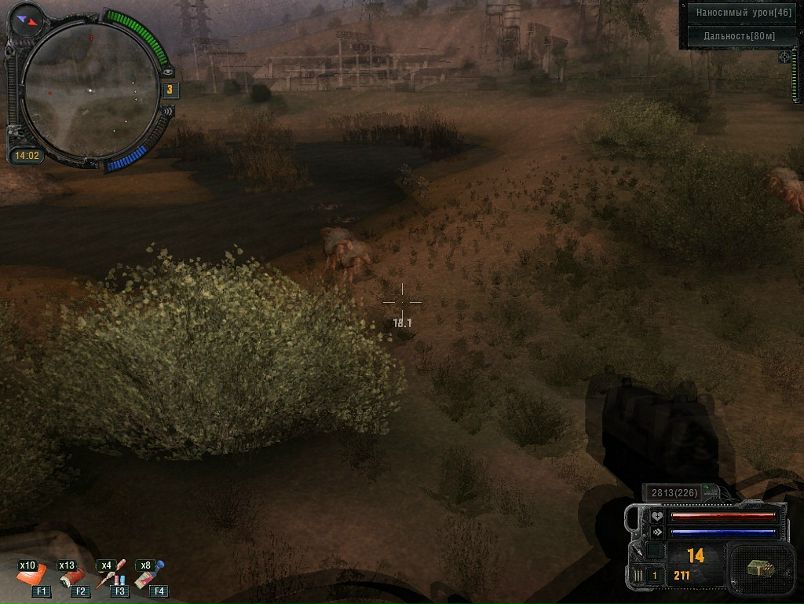Viewport: 804px width, 604px height.
Task: Select the orange medkit quick slot
Action: click(32, 577)
